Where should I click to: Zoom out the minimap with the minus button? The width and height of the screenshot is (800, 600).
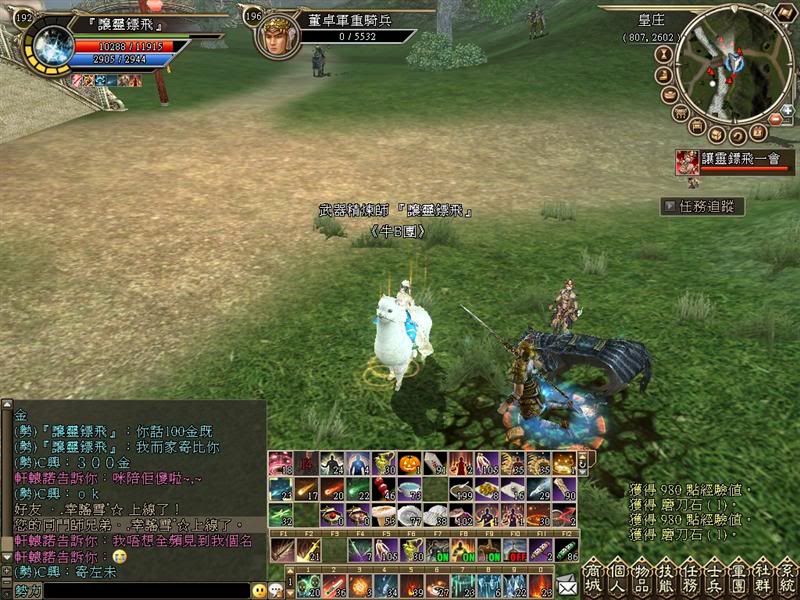(775, 119)
